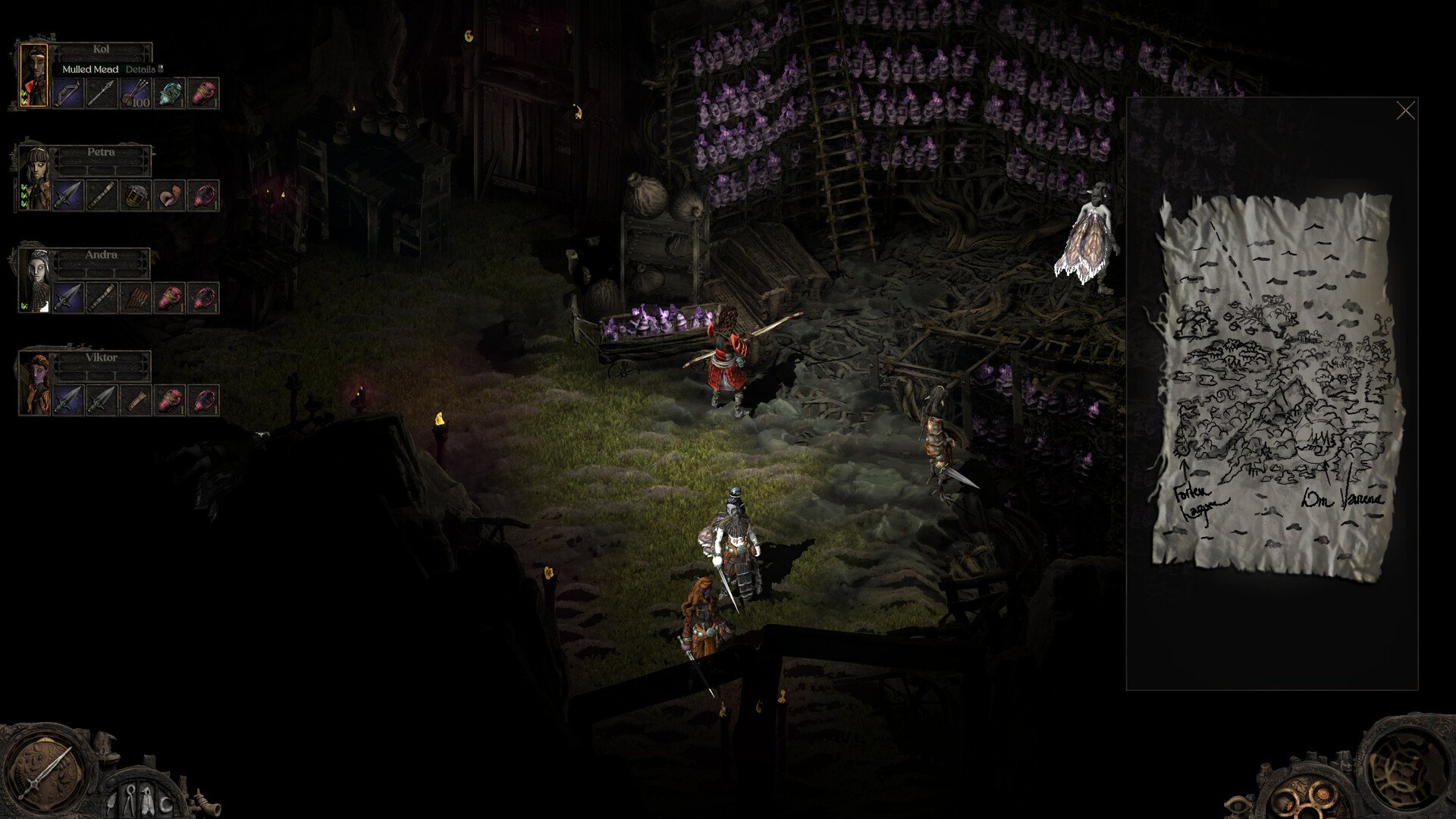Screen dimensions: 1456x819
Task: Use Kol's blue-green flask item
Action: [x=169, y=93]
